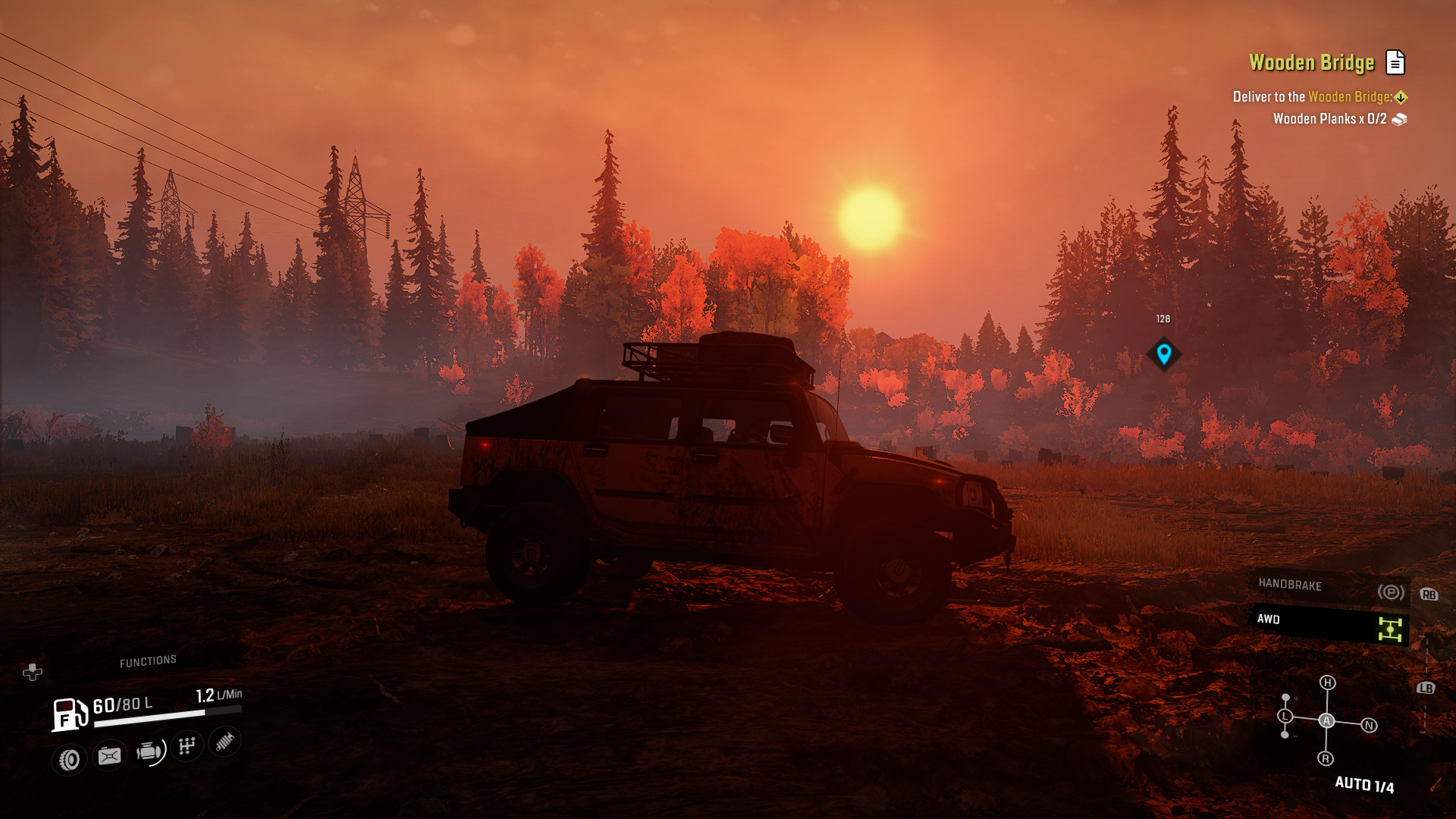The width and height of the screenshot is (1456, 819).
Task: Select the engine status icon
Action: [x=149, y=752]
